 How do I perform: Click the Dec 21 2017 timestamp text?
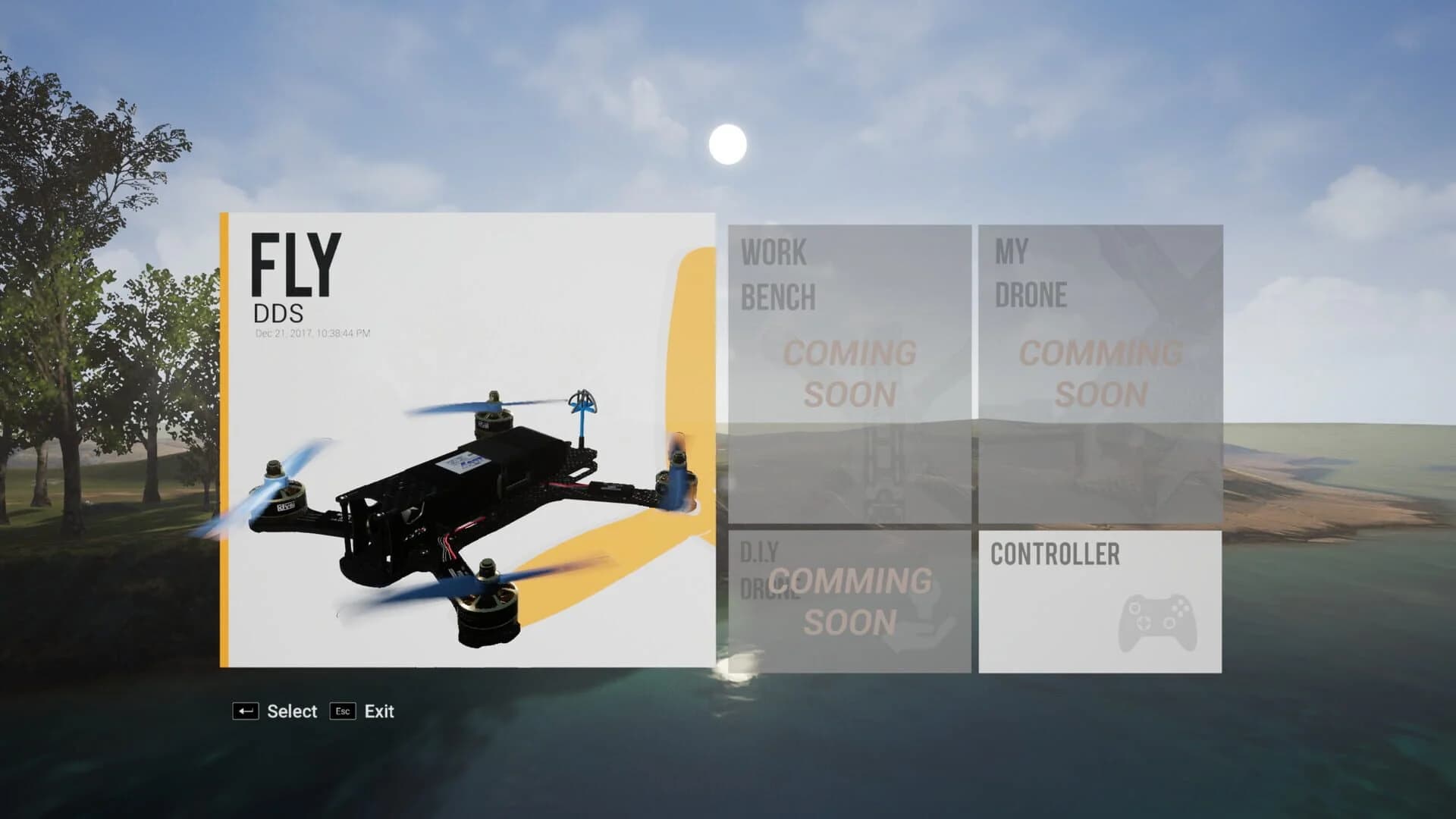312,331
